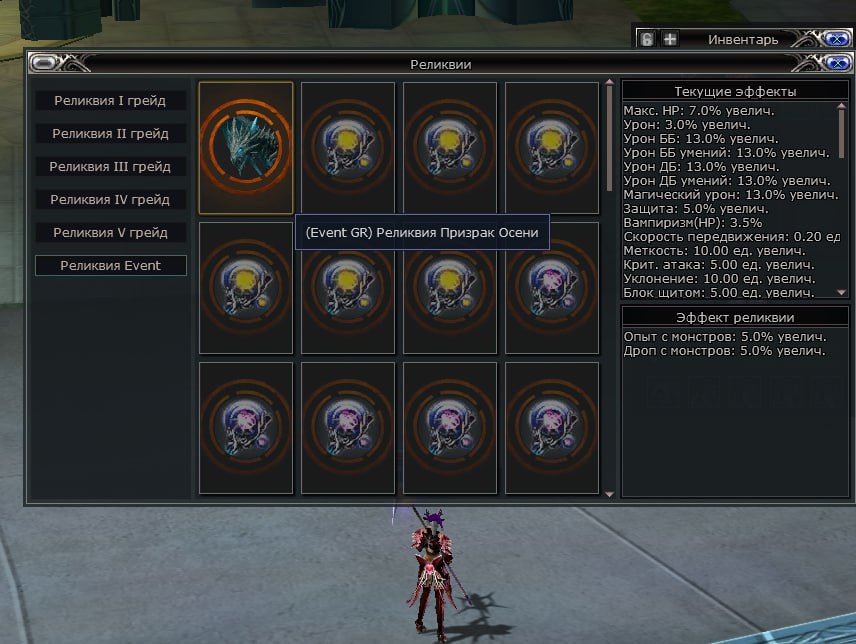Image resolution: width=856 pixels, height=644 pixels.
Task: Close the Реликвии window
Action: (x=836, y=64)
